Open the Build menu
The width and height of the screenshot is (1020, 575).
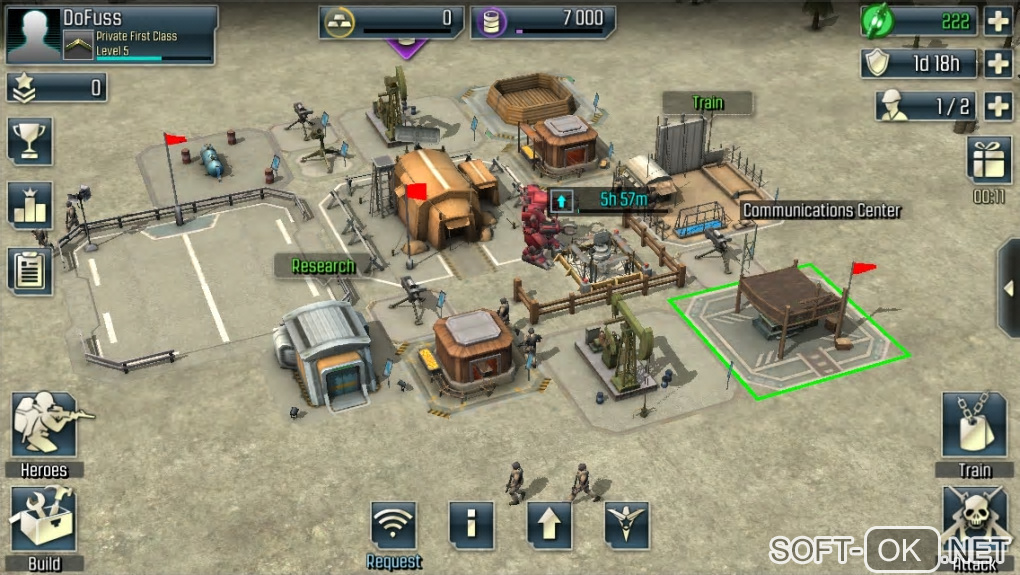(x=44, y=520)
